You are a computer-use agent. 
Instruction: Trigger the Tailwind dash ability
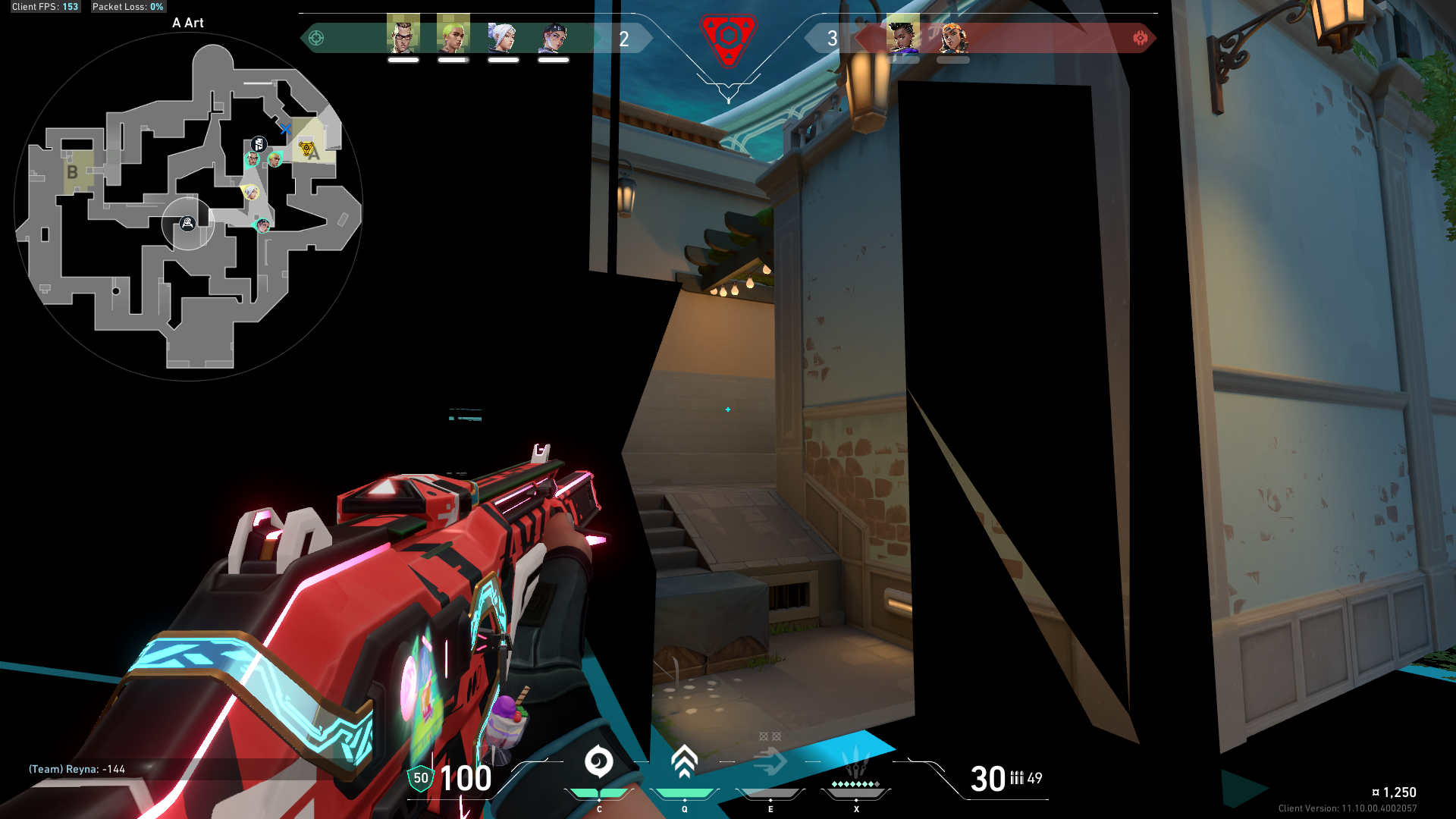click(x=770, y=762)
